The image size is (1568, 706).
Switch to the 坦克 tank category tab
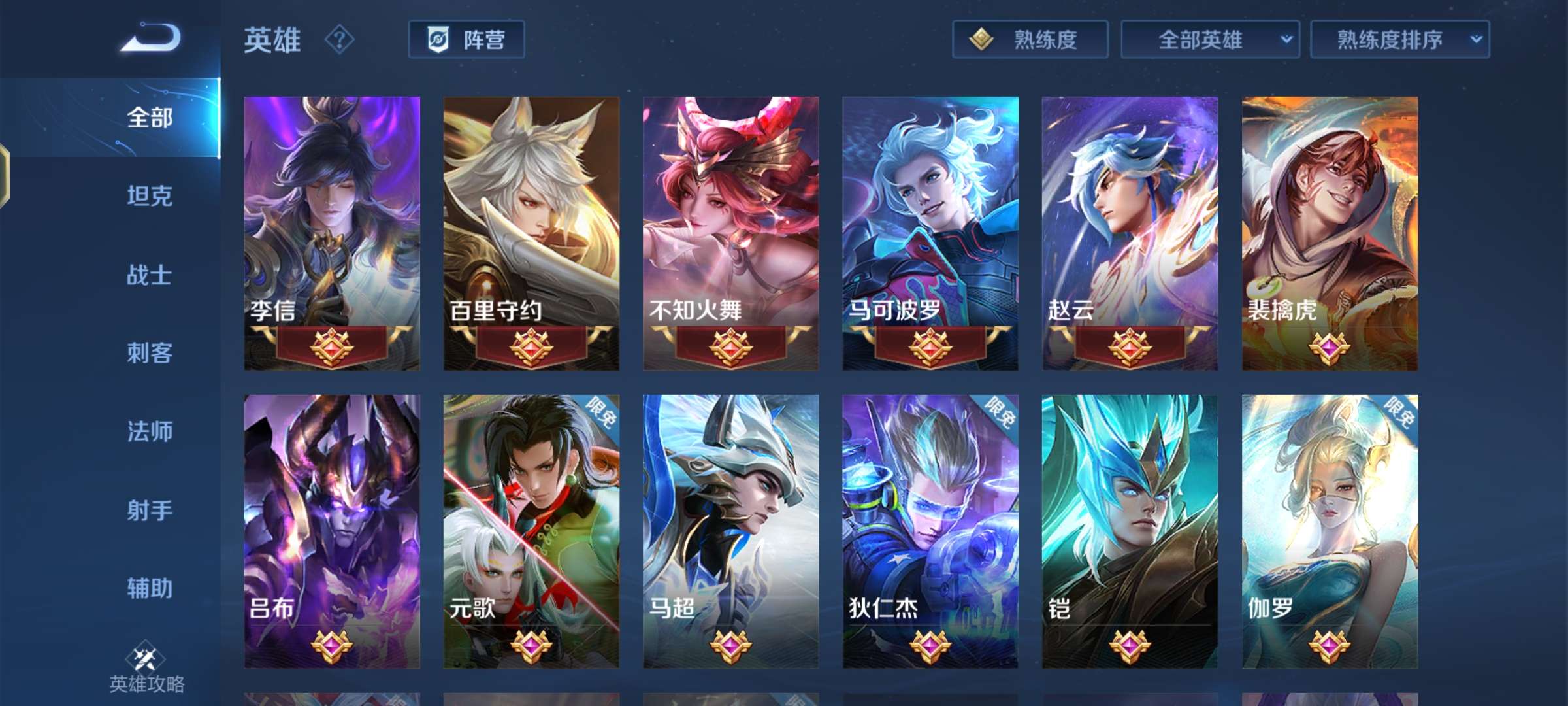pyautogui.click(x=149, y=197)
